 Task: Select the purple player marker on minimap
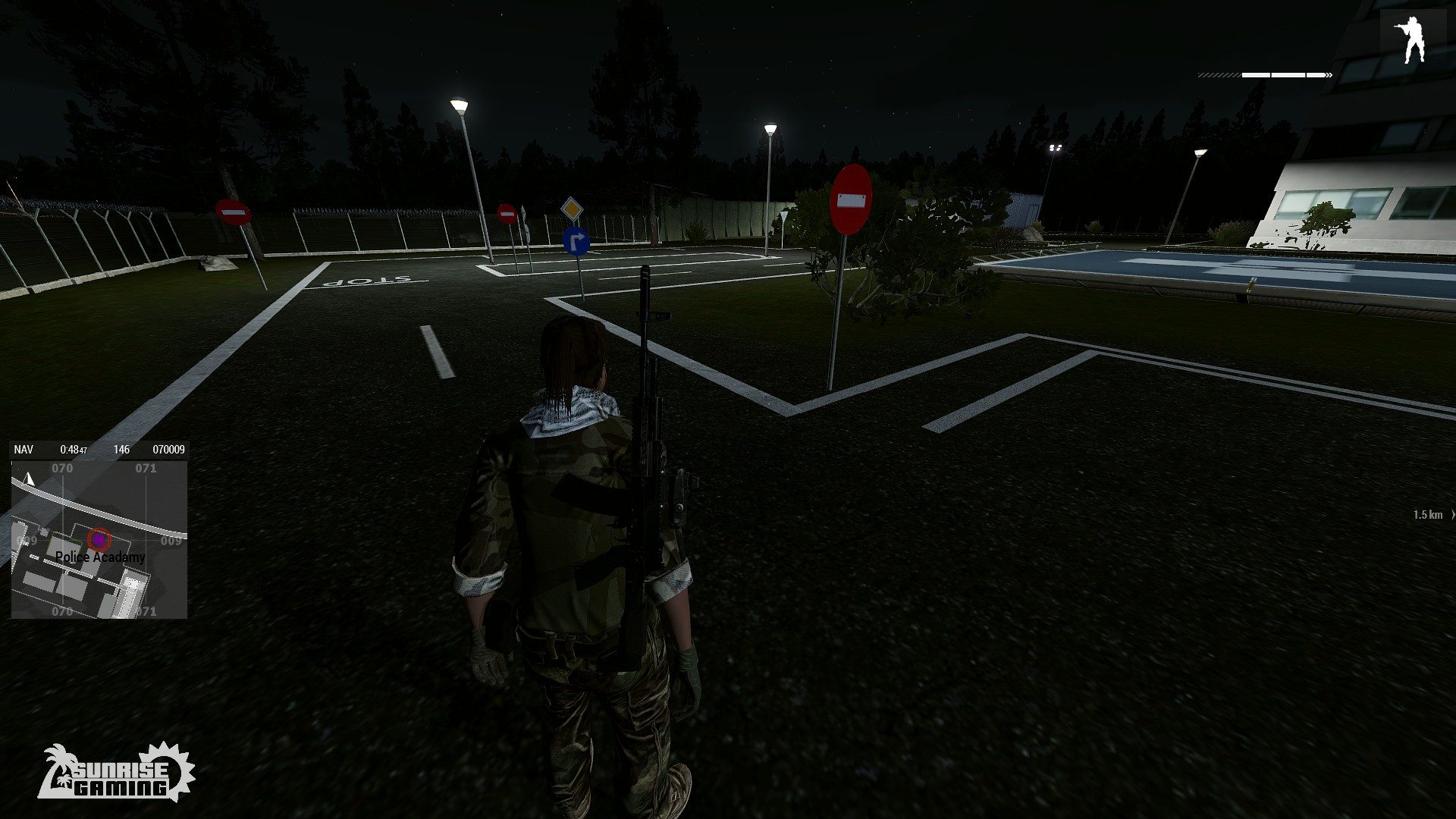coord(99,539)
